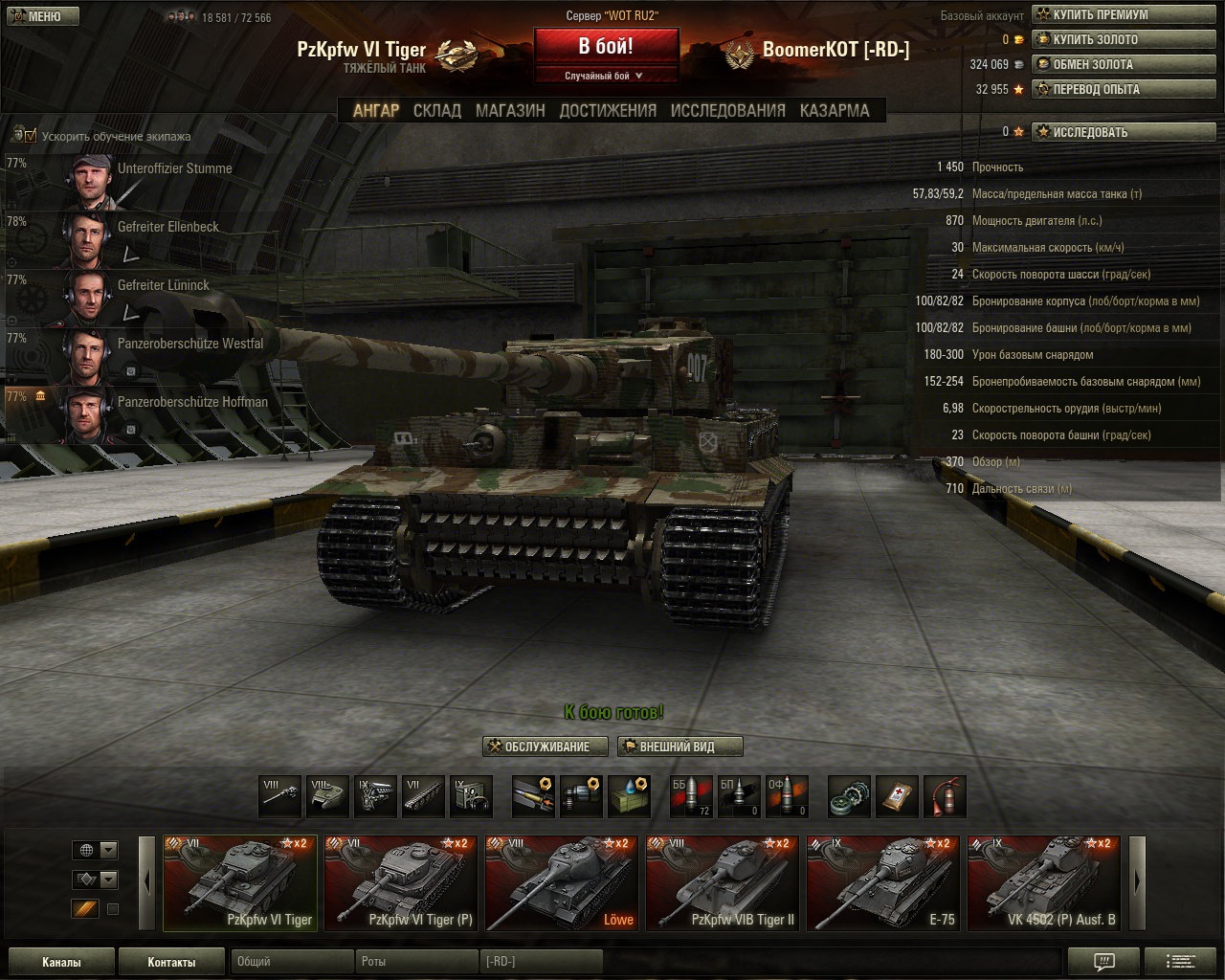Select crew member Unteroffizier Stumme
The height and width of the screenshot is (980, 1225).
[174, 168]
